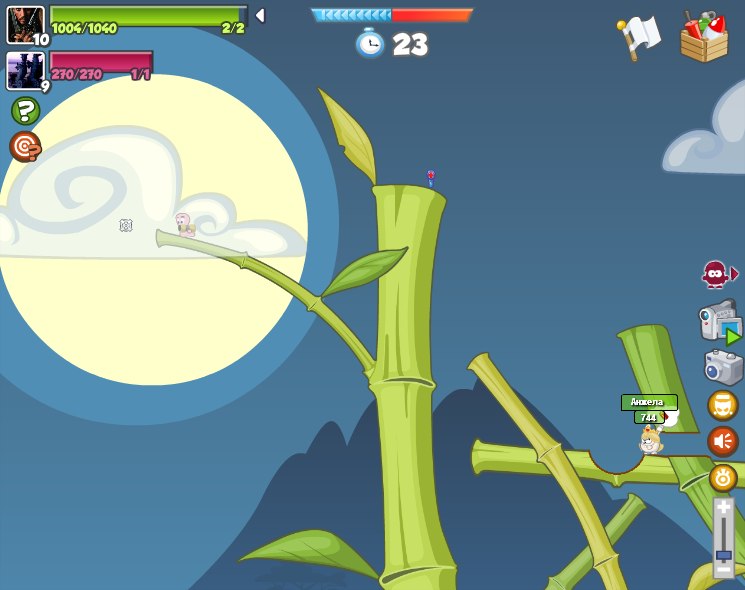Zoom in with the plus button
Screen dimensions: 745x590
723,507
